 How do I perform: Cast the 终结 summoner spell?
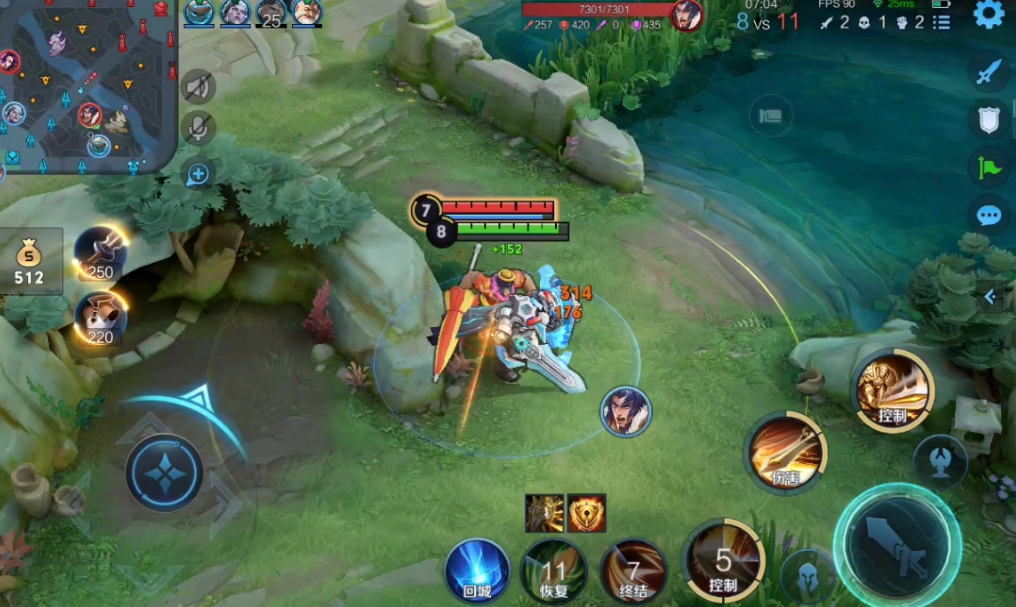tap(633, 571)
